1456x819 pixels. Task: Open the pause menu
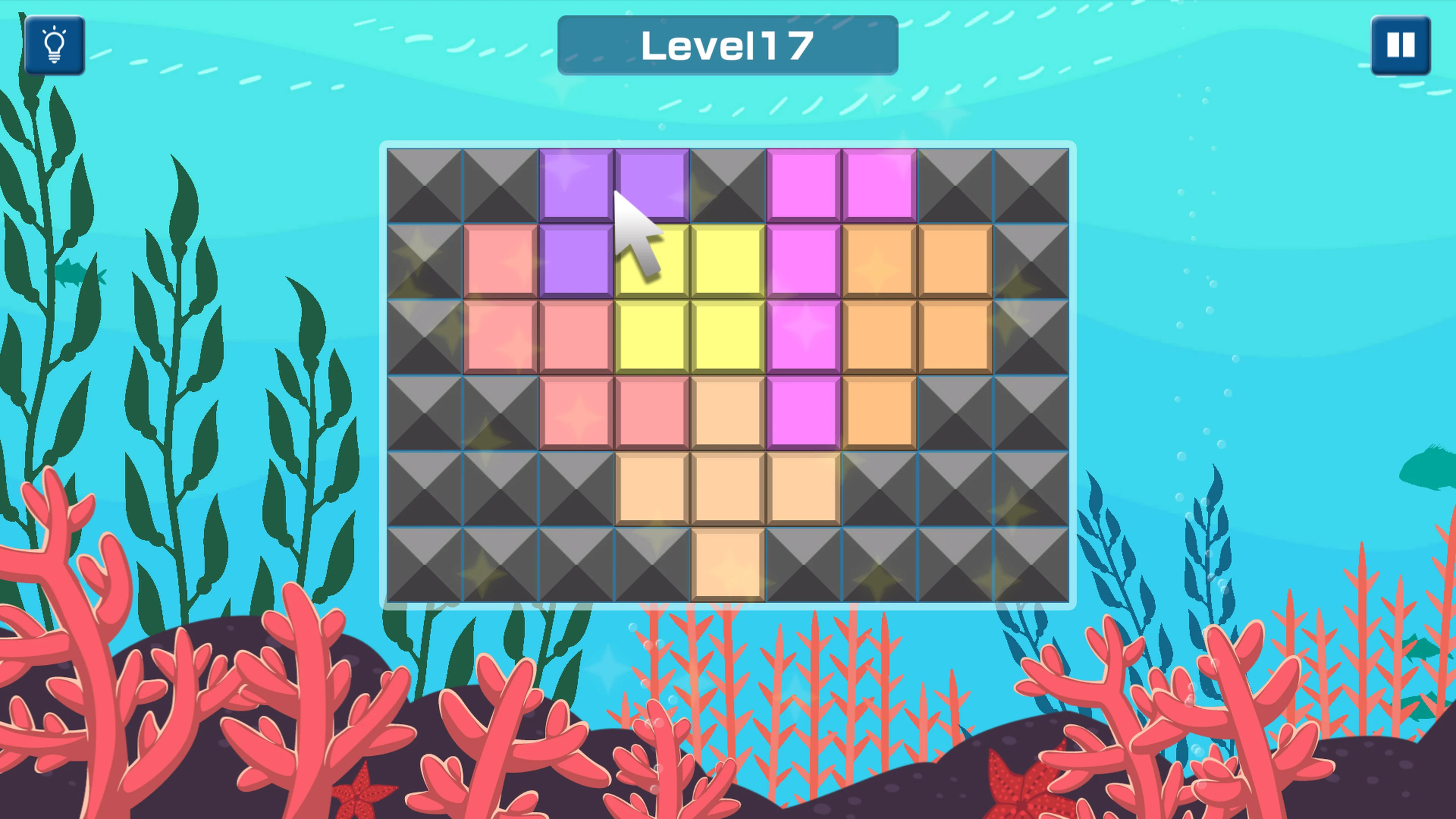(x=1401, y=45)
